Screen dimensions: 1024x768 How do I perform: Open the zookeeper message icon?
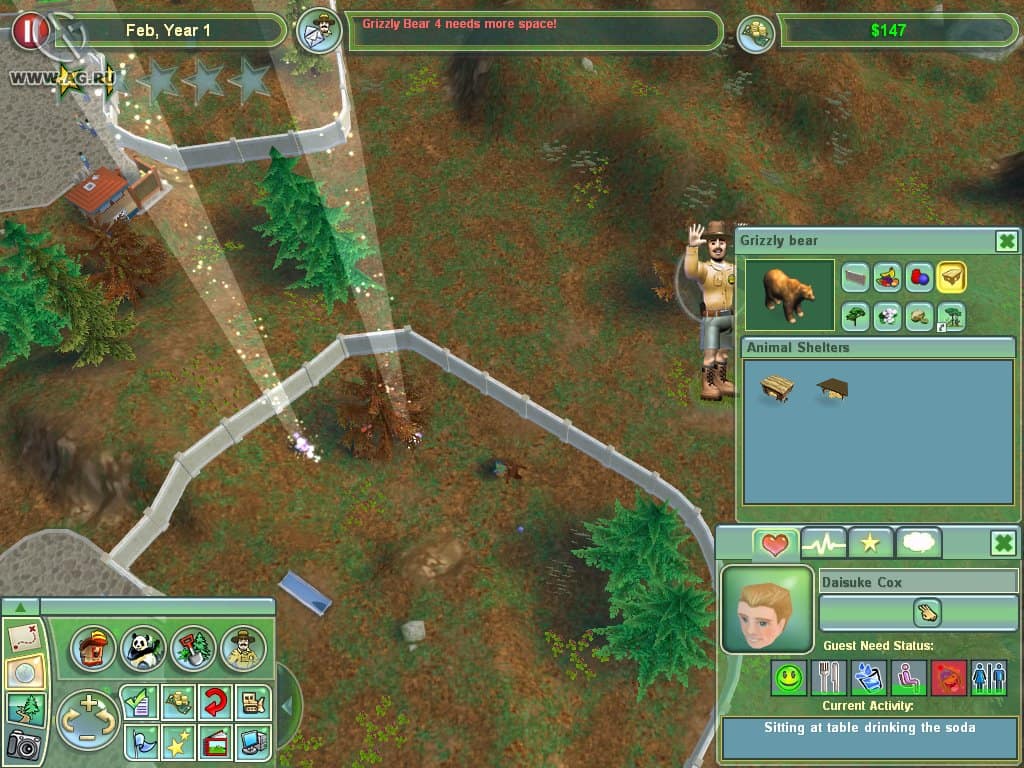(x=320, y=31)
